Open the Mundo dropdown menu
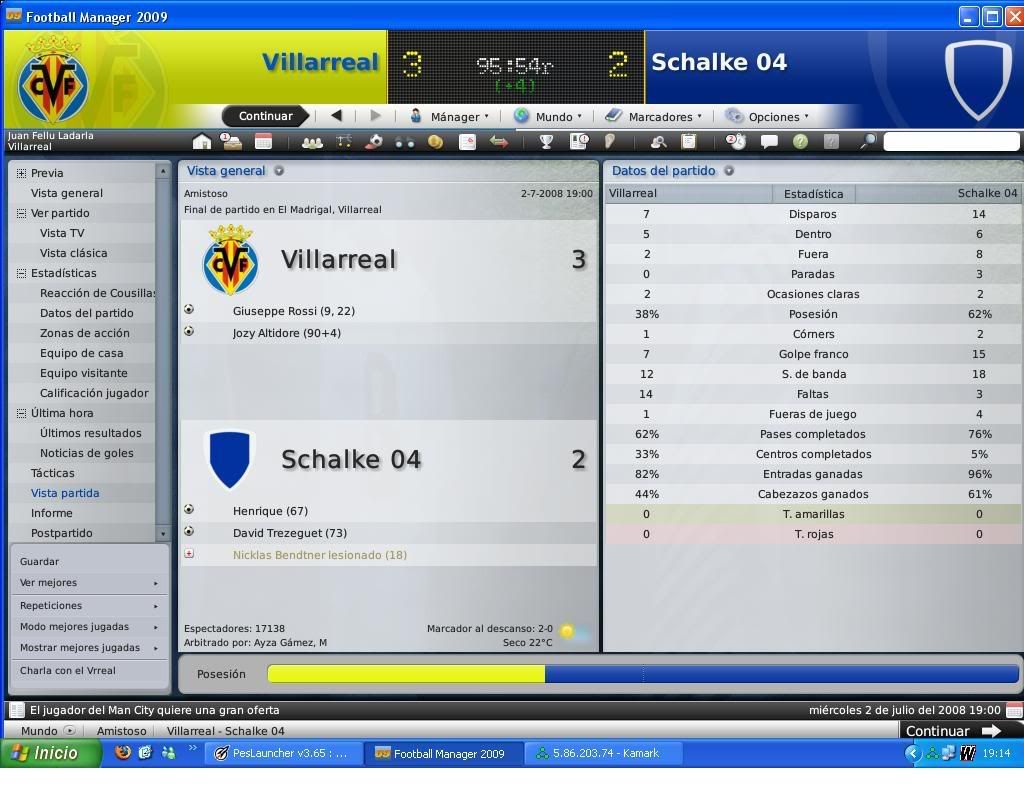 click(x=551, y=116)
